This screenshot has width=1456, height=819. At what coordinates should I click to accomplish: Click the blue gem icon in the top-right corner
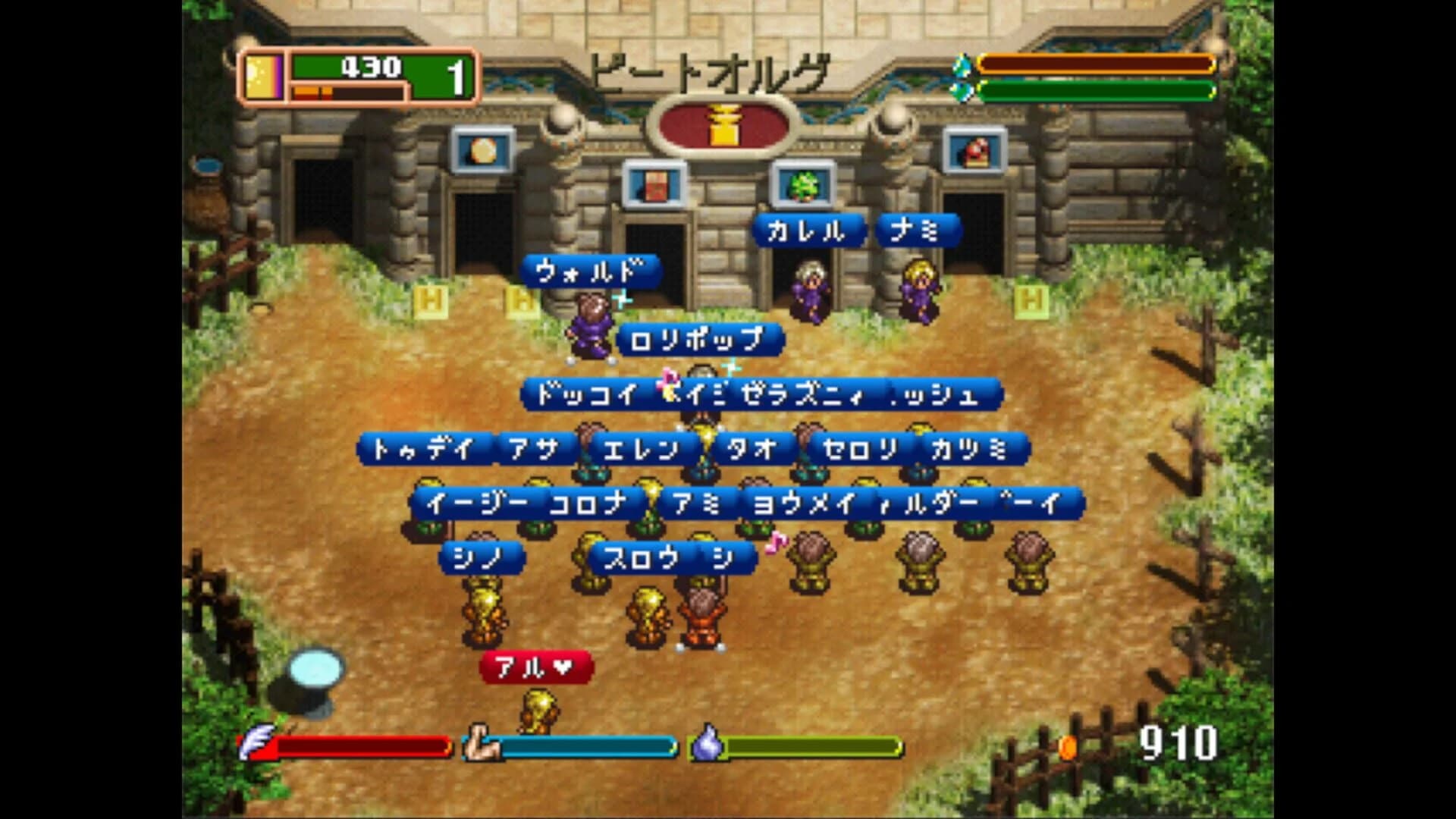(960, 64)
